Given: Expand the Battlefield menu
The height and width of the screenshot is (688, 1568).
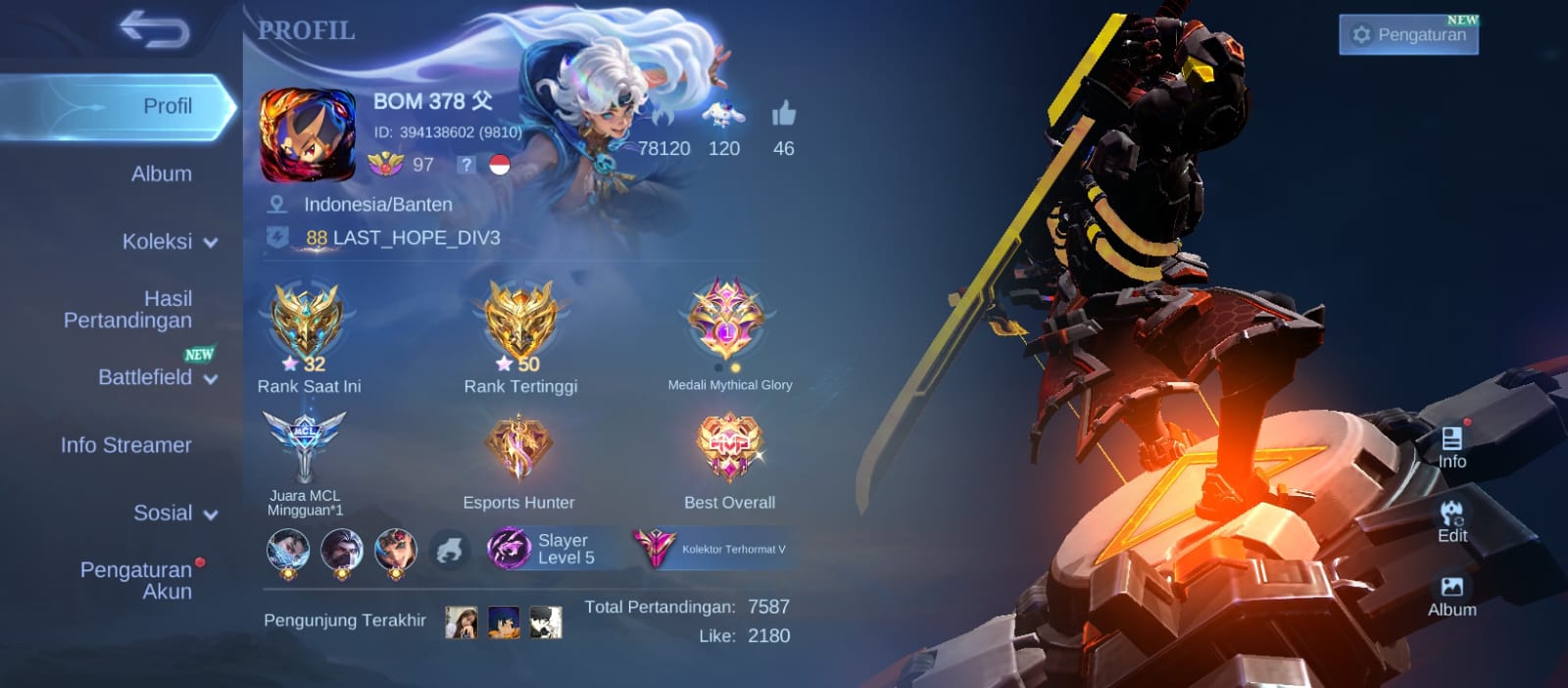Looking at the screenshot, I should [157, 377].
